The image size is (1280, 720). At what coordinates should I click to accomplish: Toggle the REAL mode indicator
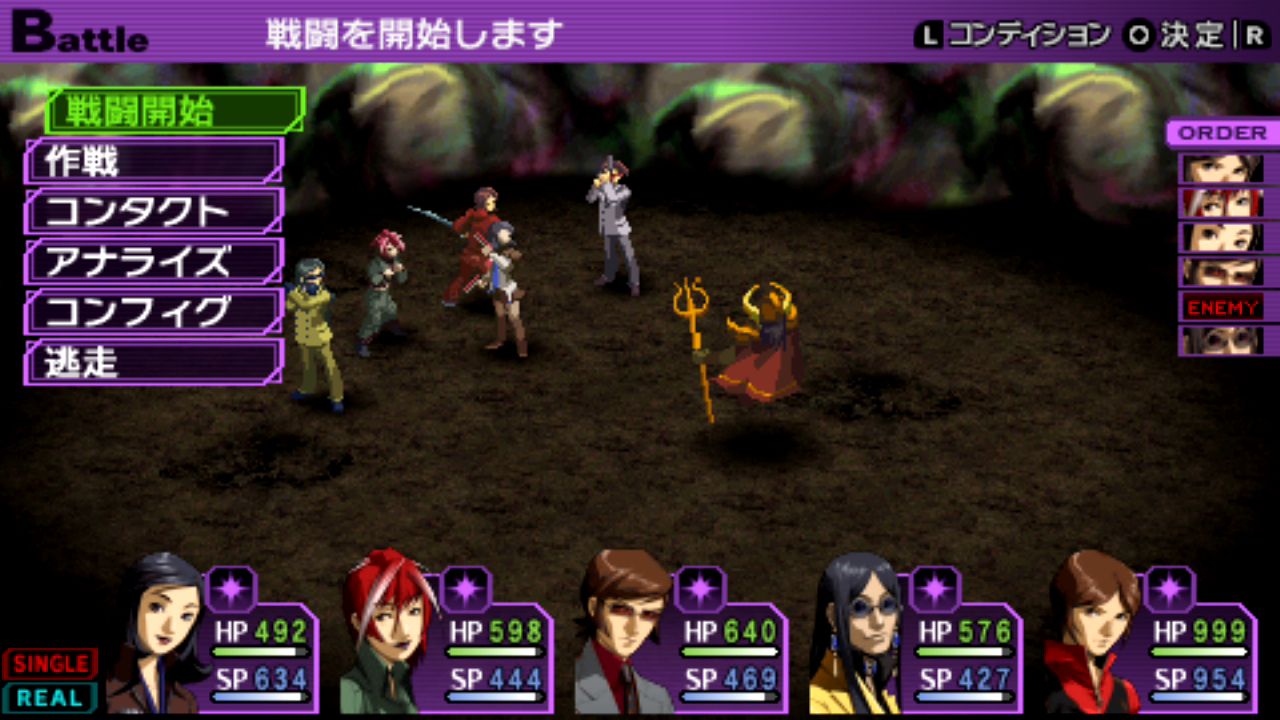(x=50, y=697)
